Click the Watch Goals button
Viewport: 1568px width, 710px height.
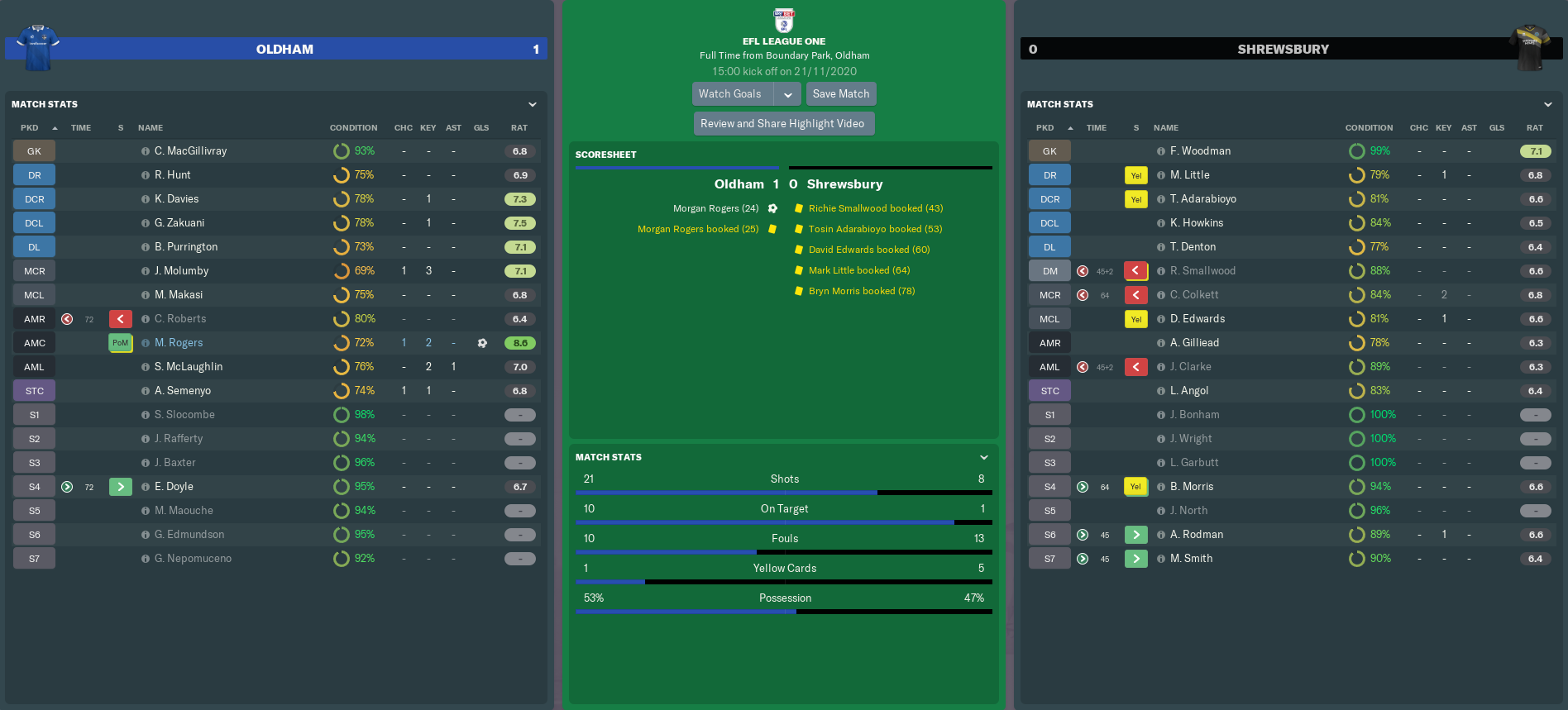[730, 94]
